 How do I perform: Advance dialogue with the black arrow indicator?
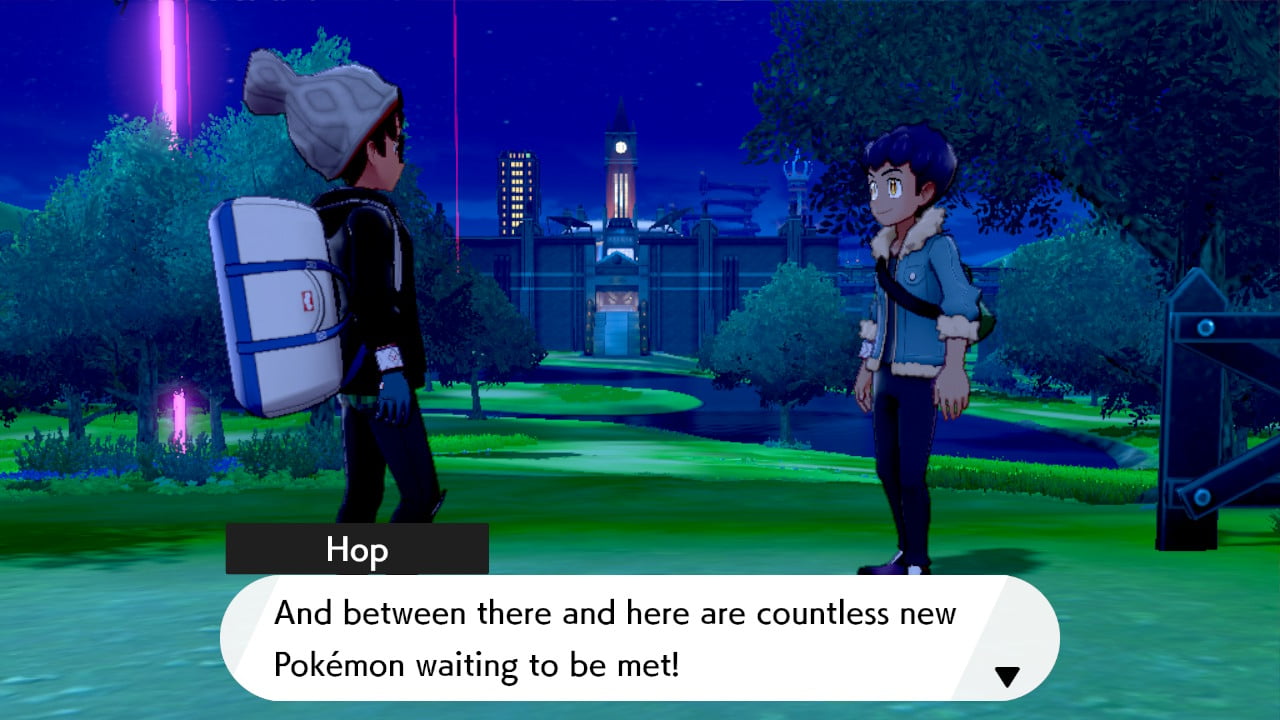tap(1006, 677)
